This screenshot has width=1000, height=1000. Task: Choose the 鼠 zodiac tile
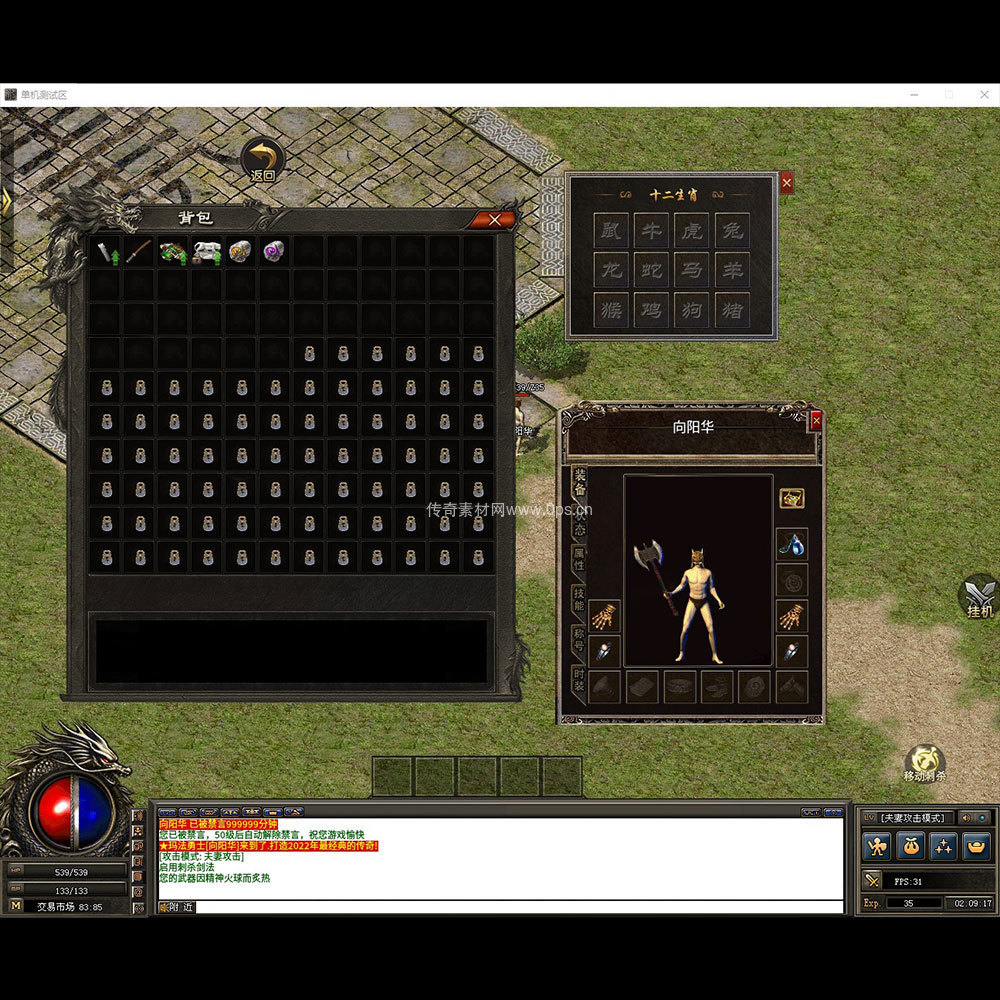(610, 231)
